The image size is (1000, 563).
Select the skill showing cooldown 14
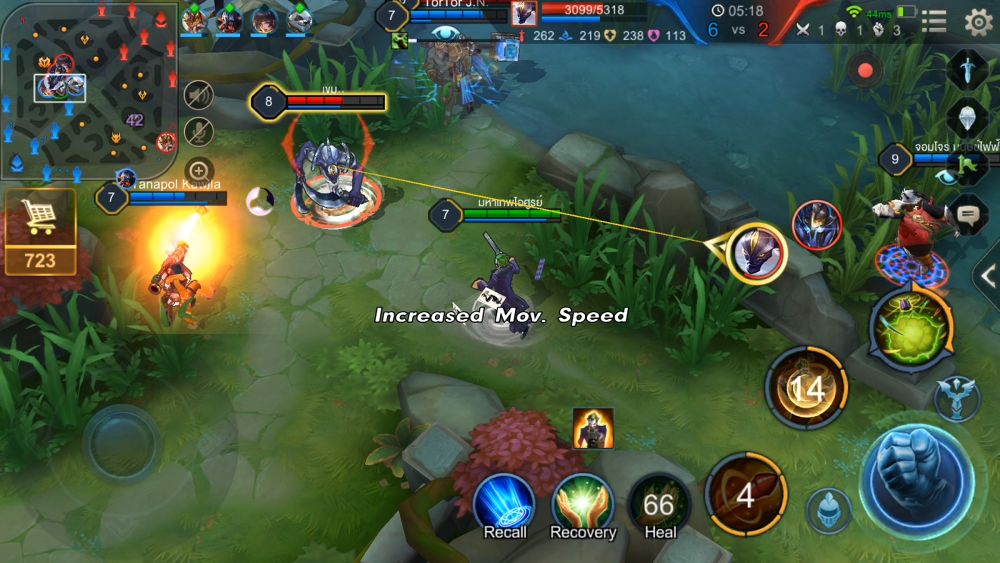pos(806,388)
